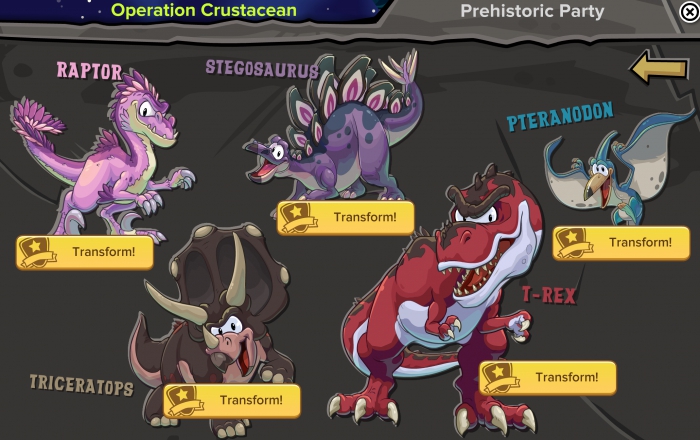Go back with the yellow arrow
Image resolution: width=700 pixels, height=440 pixels.
click(657, 68)
